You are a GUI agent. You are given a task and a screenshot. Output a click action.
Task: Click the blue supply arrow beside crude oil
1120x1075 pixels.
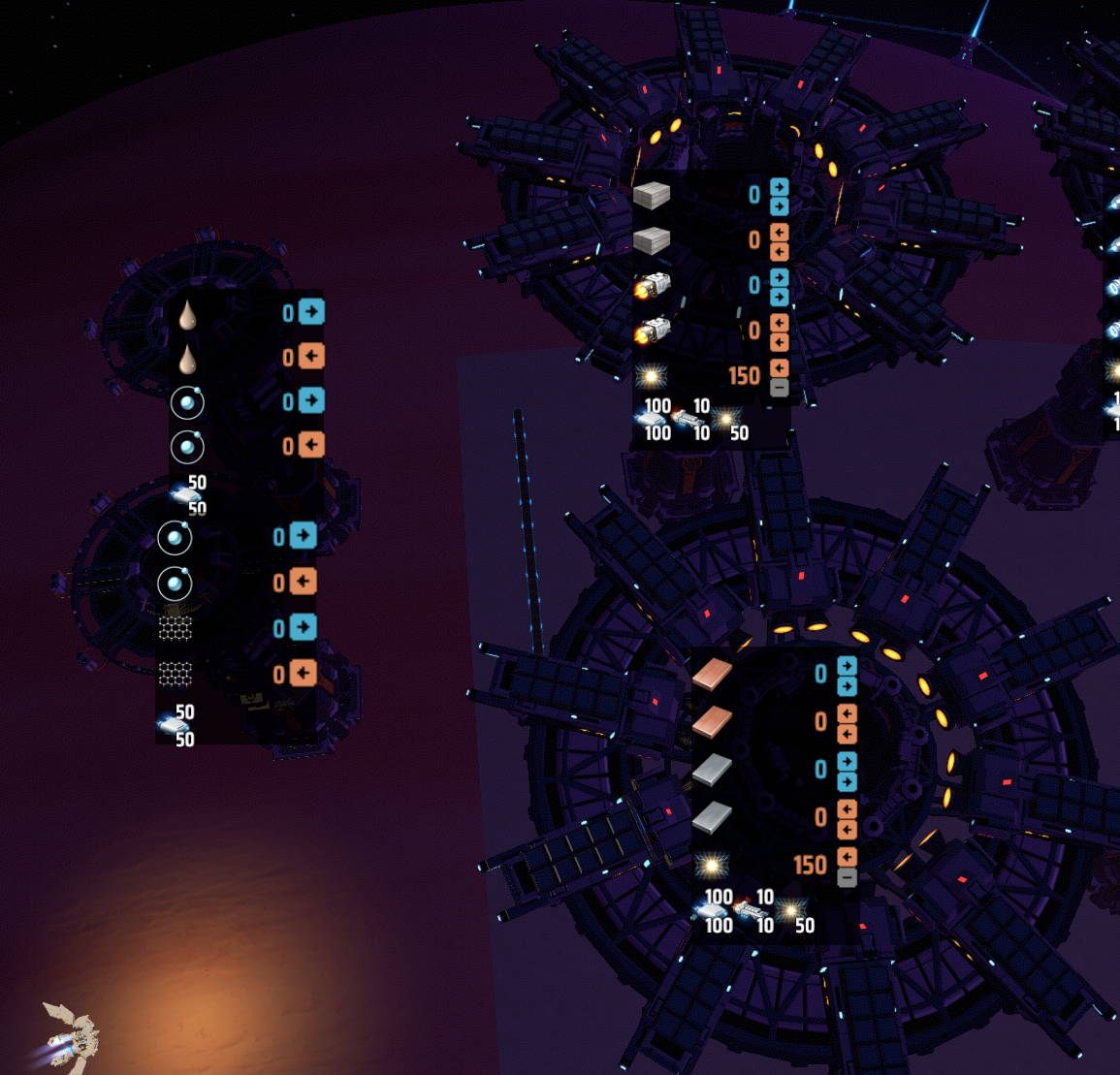click(311, 312)
